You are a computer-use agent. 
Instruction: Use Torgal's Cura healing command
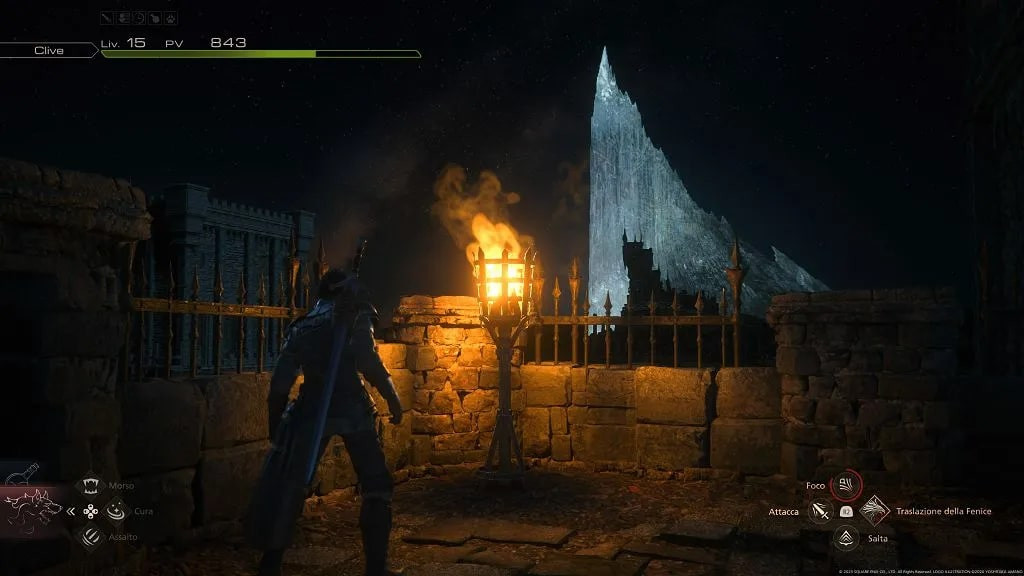click(116, 511)
